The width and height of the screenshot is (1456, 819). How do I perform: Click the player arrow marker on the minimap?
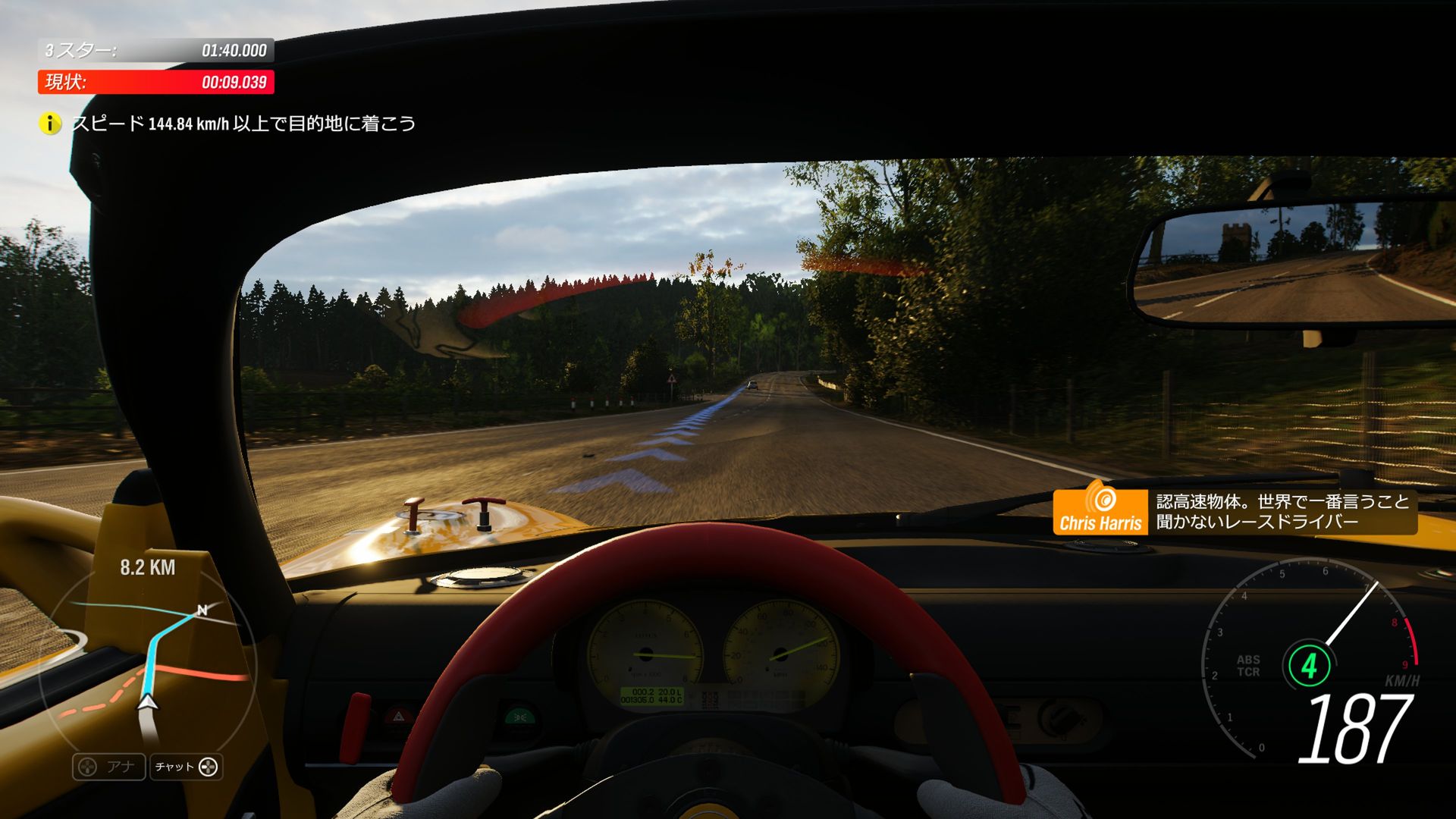(149, 702)
